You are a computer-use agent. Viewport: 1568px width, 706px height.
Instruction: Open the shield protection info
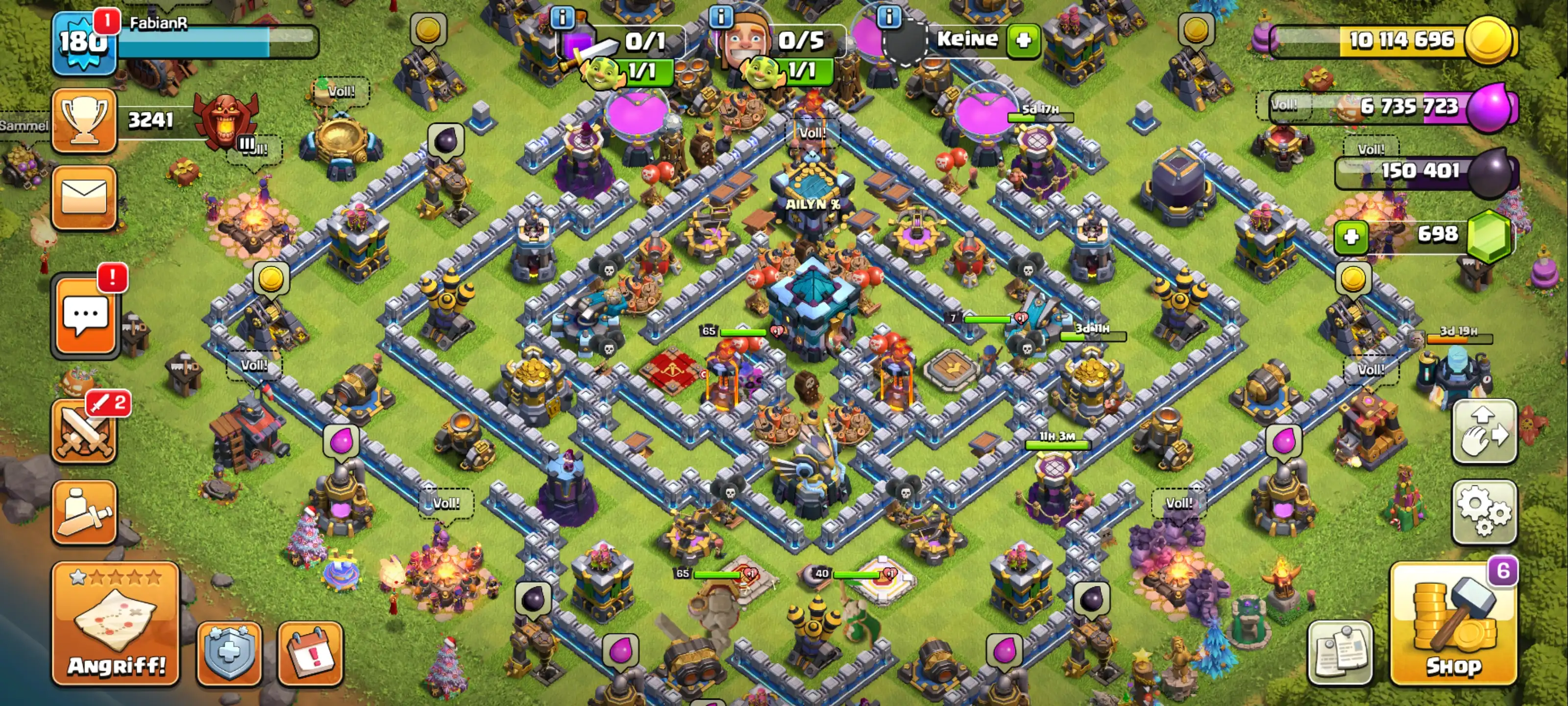pos(229,654)
